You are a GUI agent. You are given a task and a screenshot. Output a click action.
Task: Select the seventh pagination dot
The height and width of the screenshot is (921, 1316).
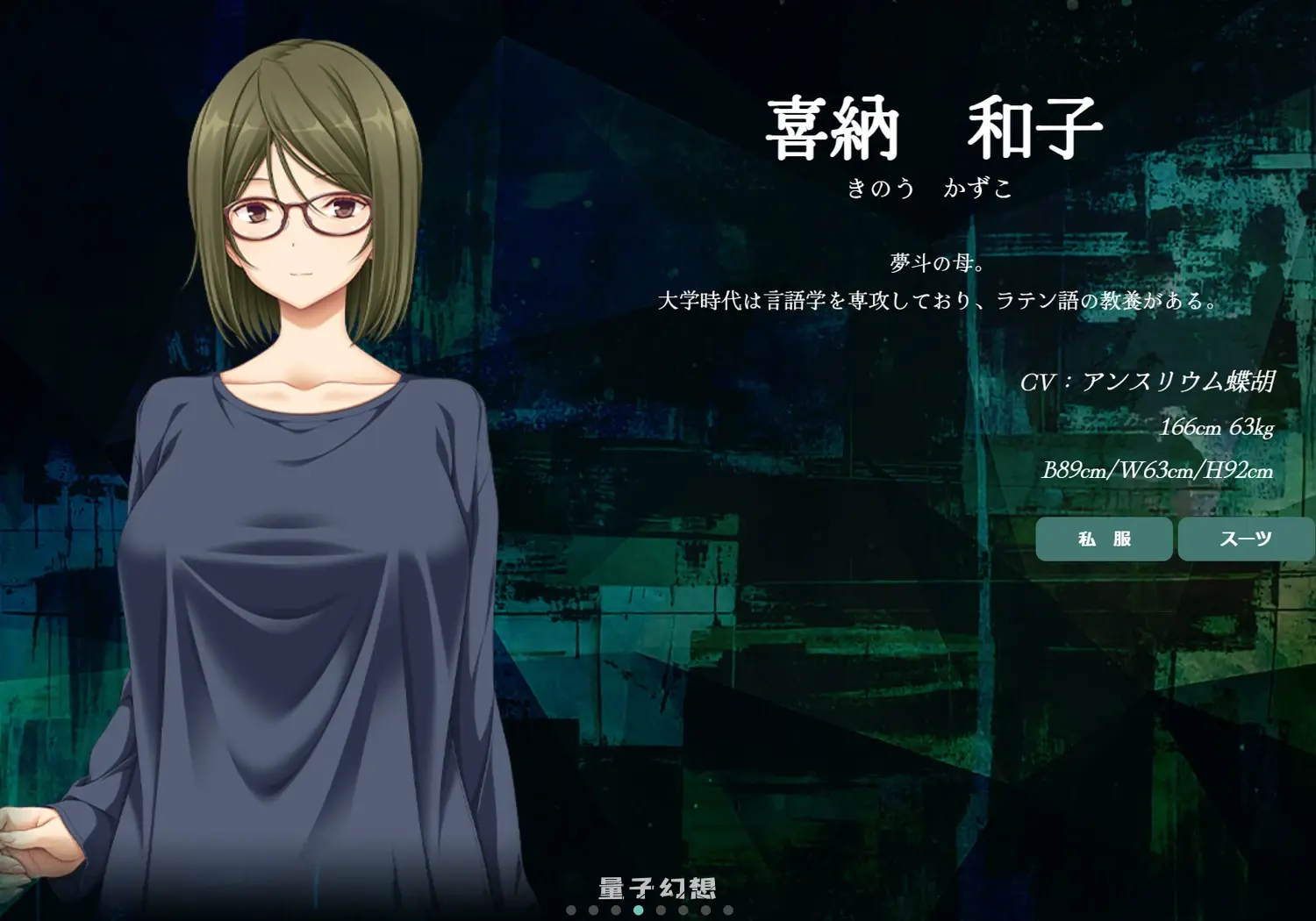click(704, 910)
